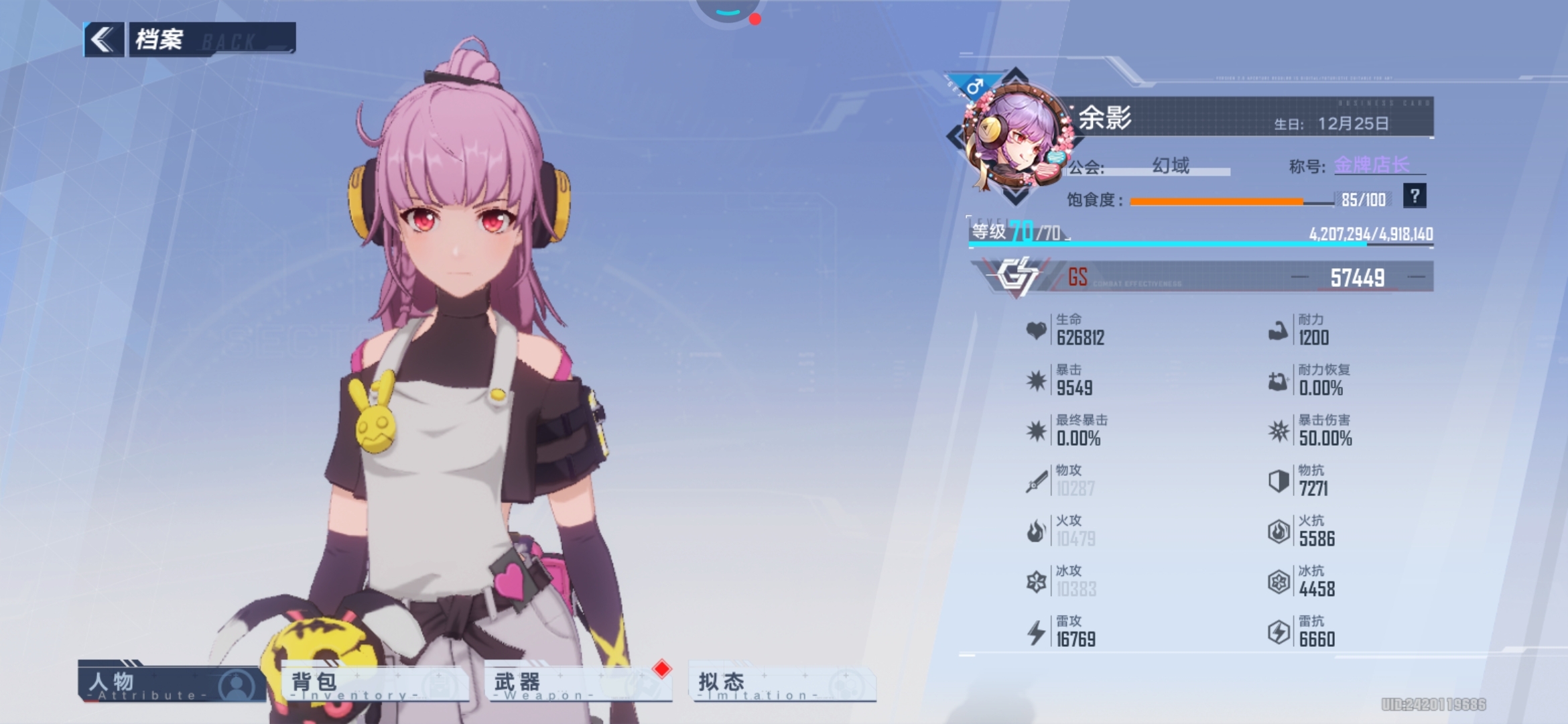
Task: Show details for GS combat score
Action: pyautogui.click(x=1203, y=277)
